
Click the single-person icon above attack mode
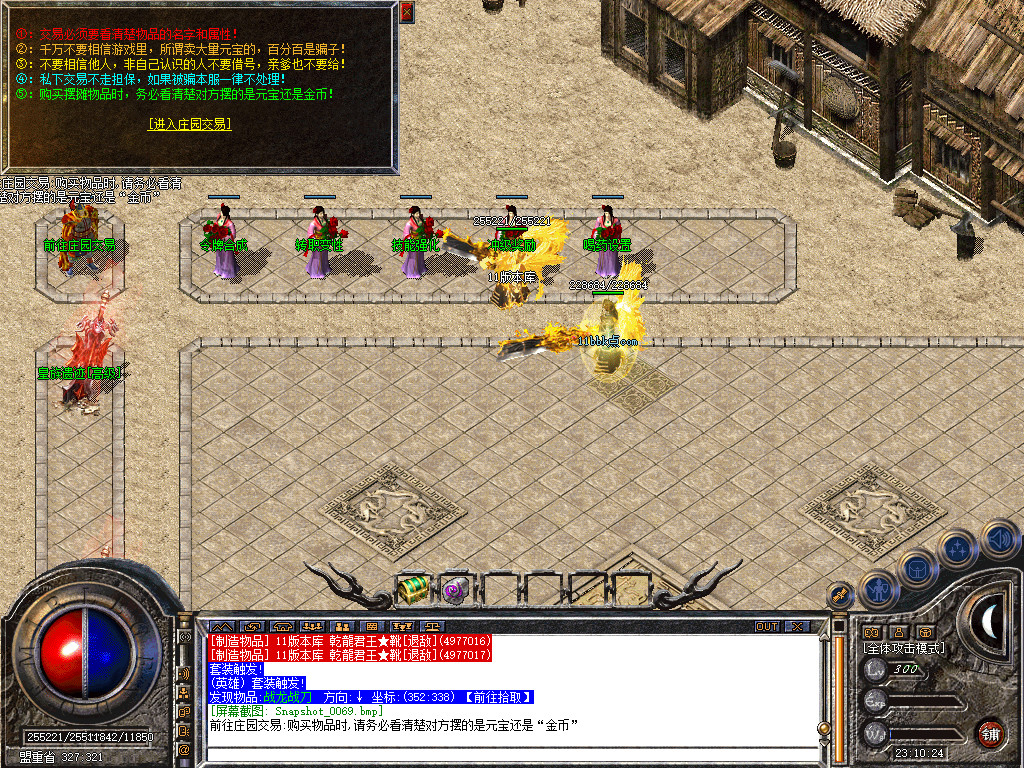click(898, 632)
